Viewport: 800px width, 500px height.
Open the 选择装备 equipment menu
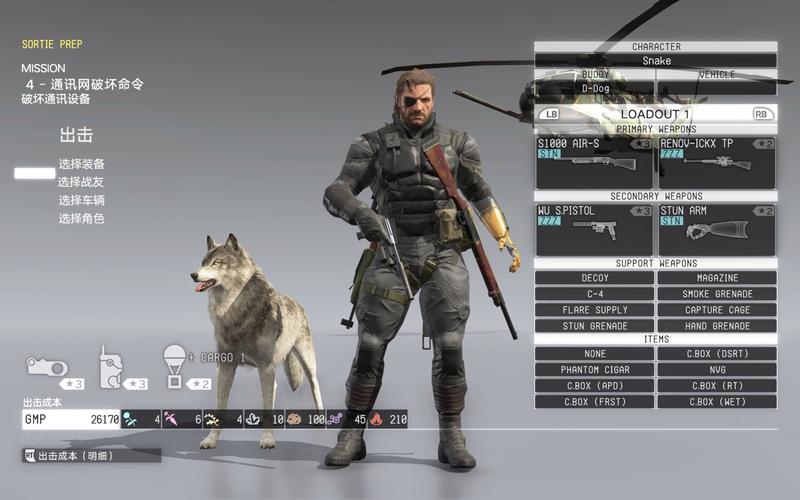pyautogui.click(x=81, y=164)
